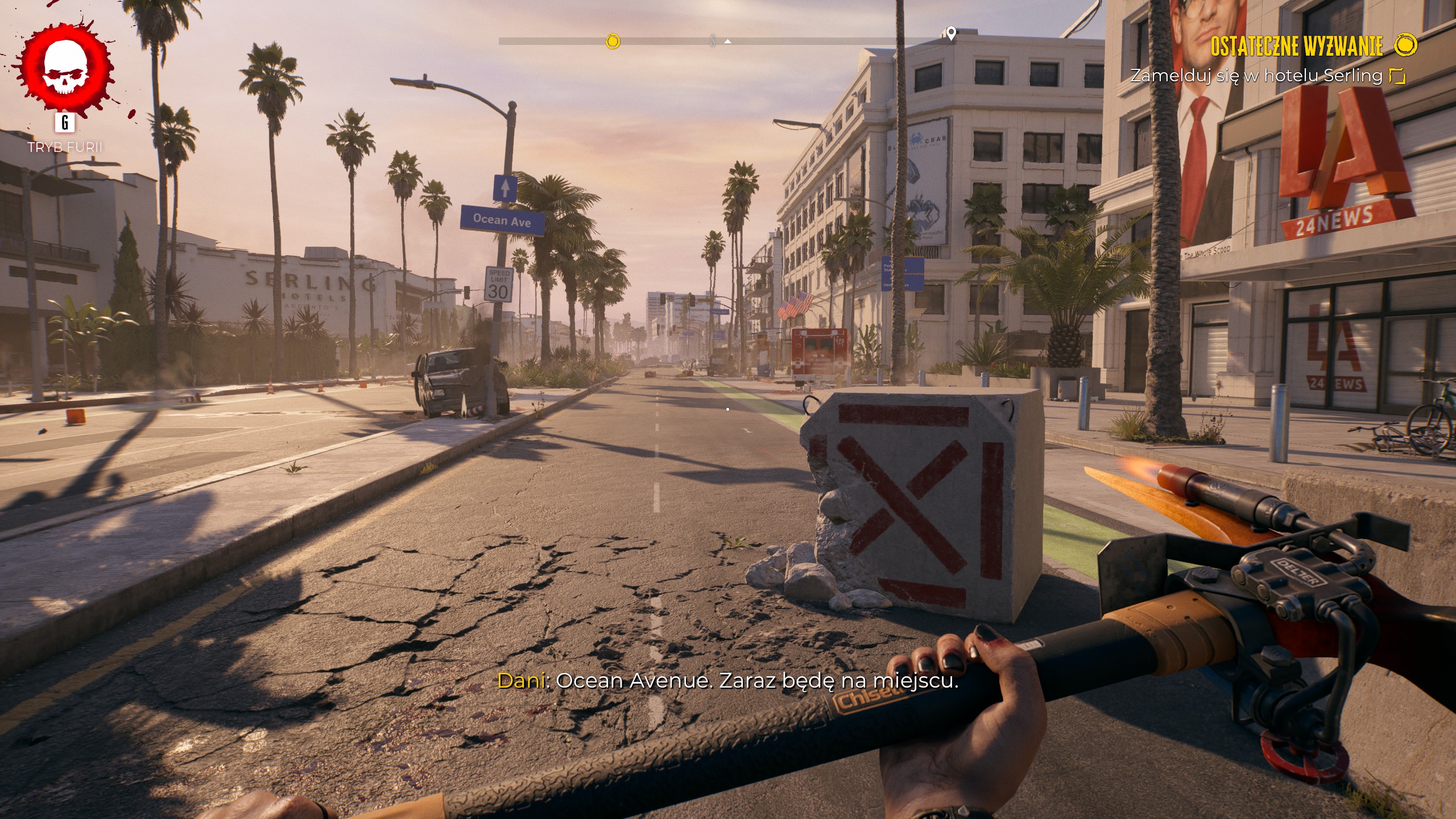The image size is (1456, 819).
Task: Click the white location pin on compass
Action: click(x=950, y=34)
